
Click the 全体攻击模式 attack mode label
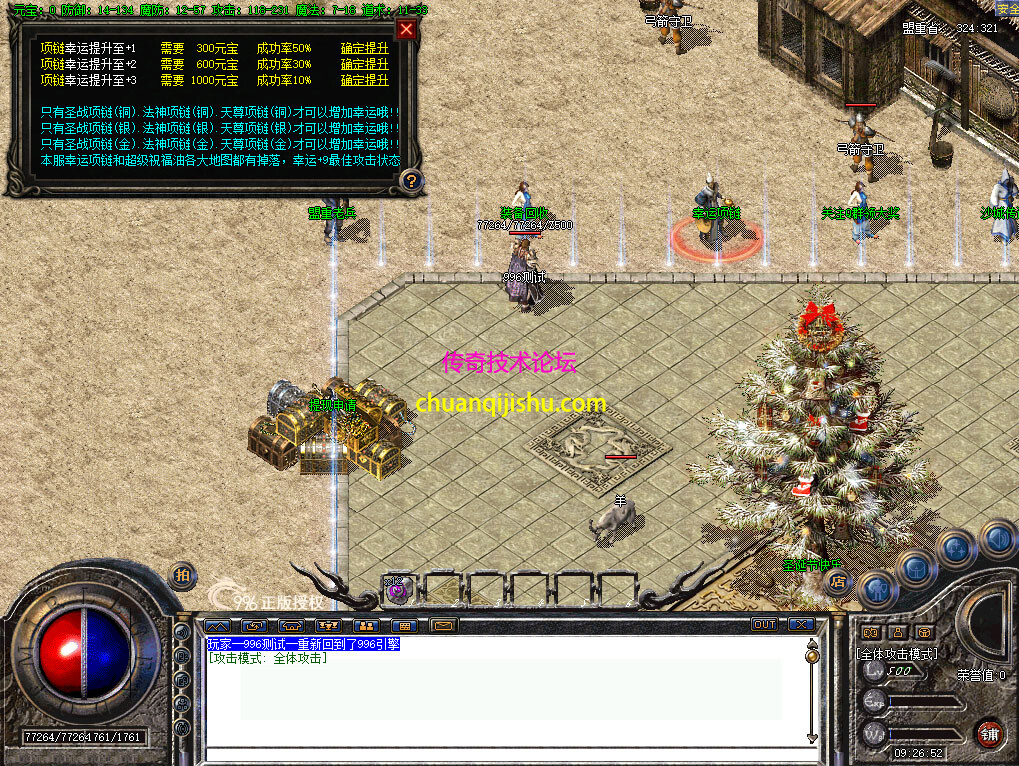coord(897,654)
